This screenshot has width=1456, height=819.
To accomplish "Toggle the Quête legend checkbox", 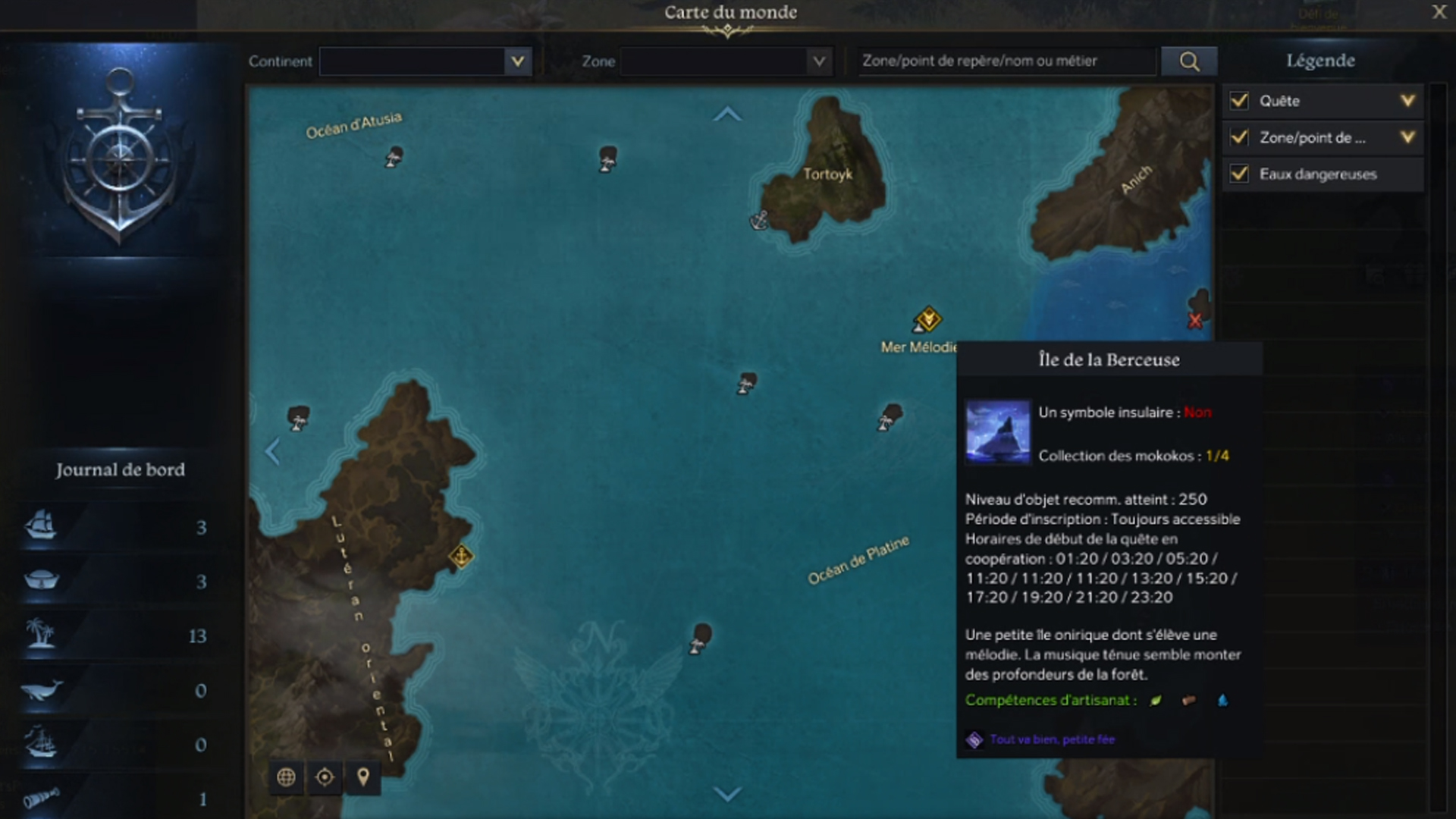I will pyautogui.click(x=1239, y=101).
